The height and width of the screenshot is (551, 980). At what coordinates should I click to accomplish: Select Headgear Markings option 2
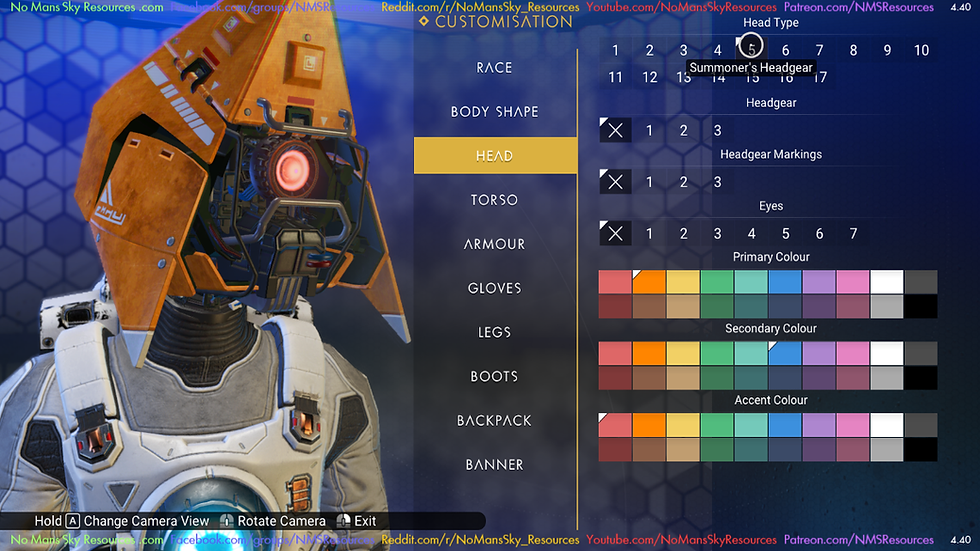[x=683, y=182]
